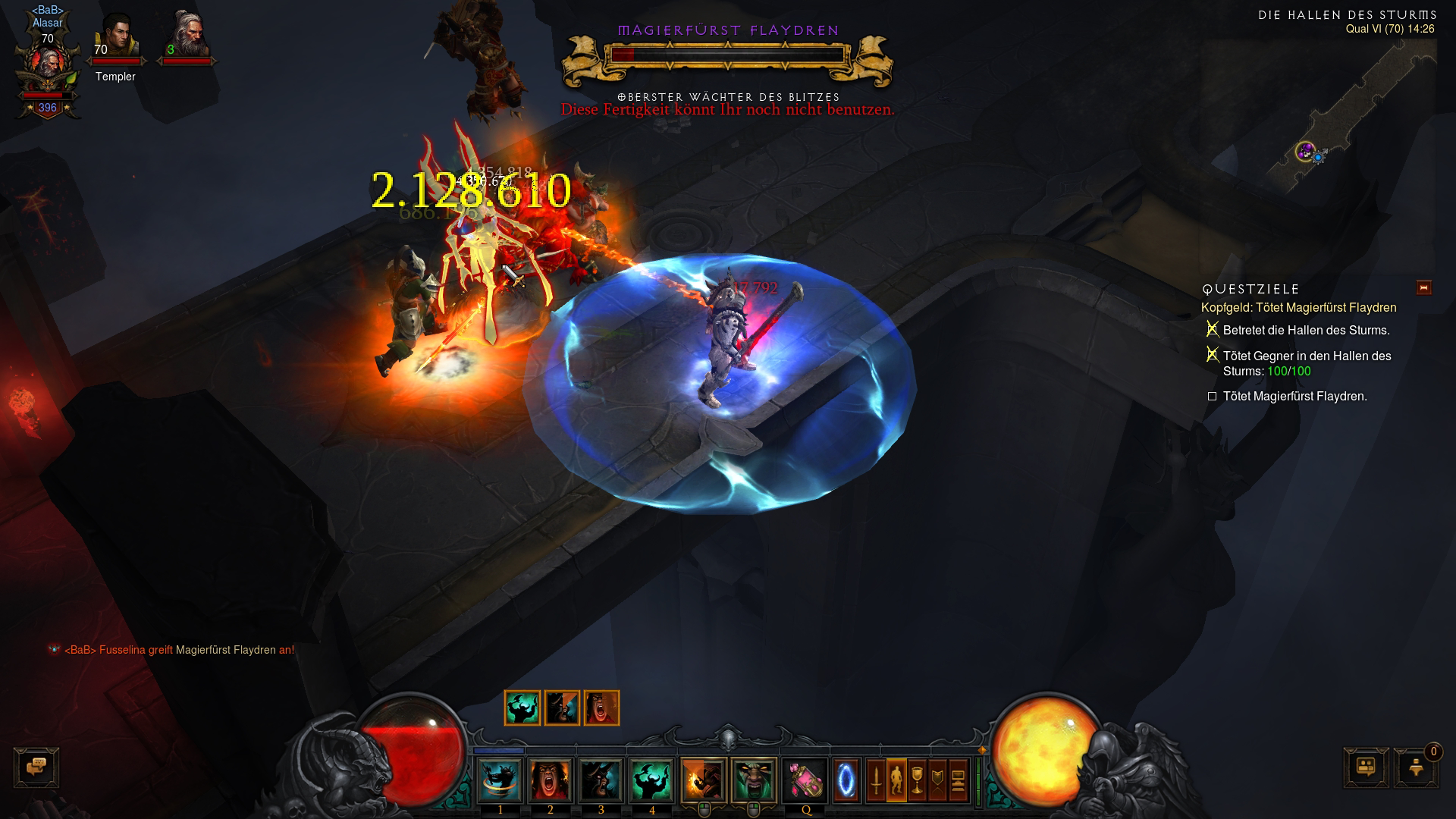This screenshot has width=1456, height=819.
Task: Open the skills menu with the sword button
Action: coord(876,780)
